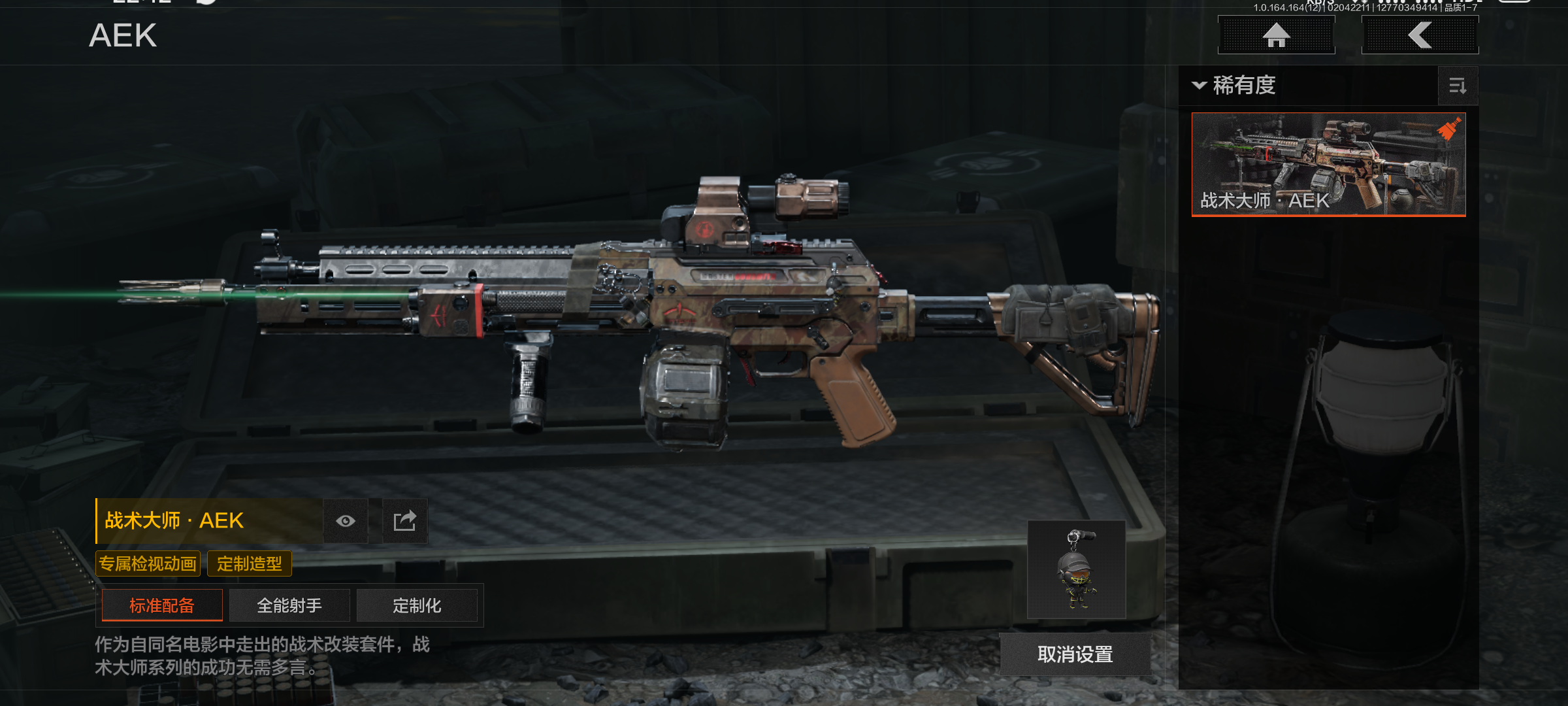Click the back arrow button
The image size is (1568, 706).
[x=1420, y=35]
